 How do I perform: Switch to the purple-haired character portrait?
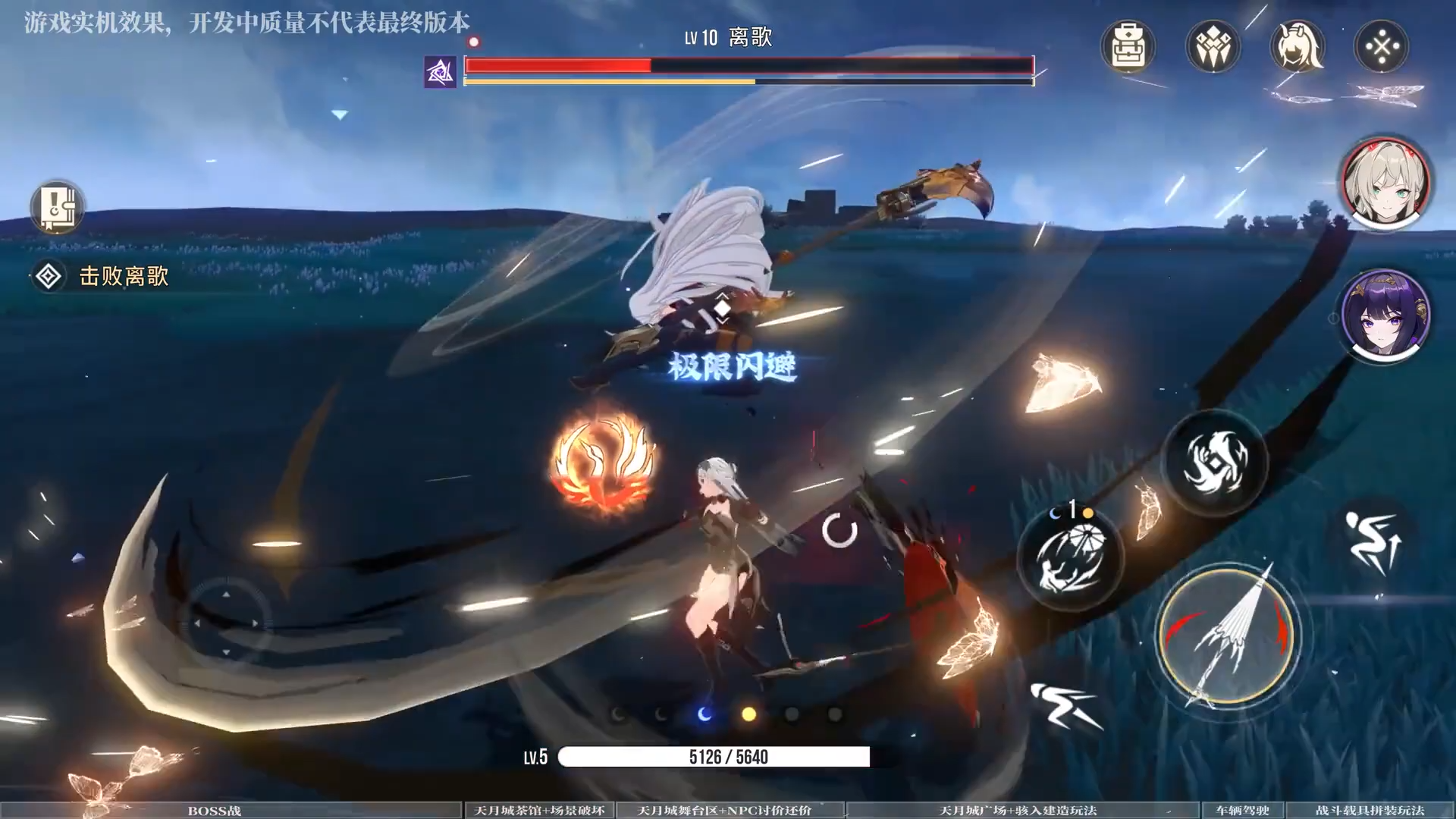pyautogui.click(x=1385, y=315)
